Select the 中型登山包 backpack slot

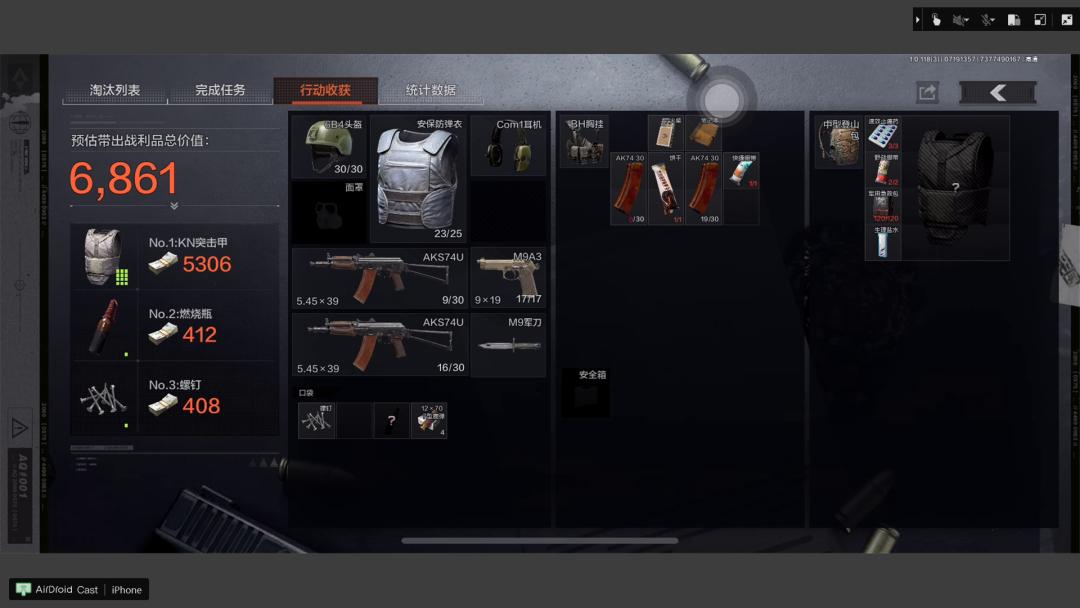click(838, 142)
